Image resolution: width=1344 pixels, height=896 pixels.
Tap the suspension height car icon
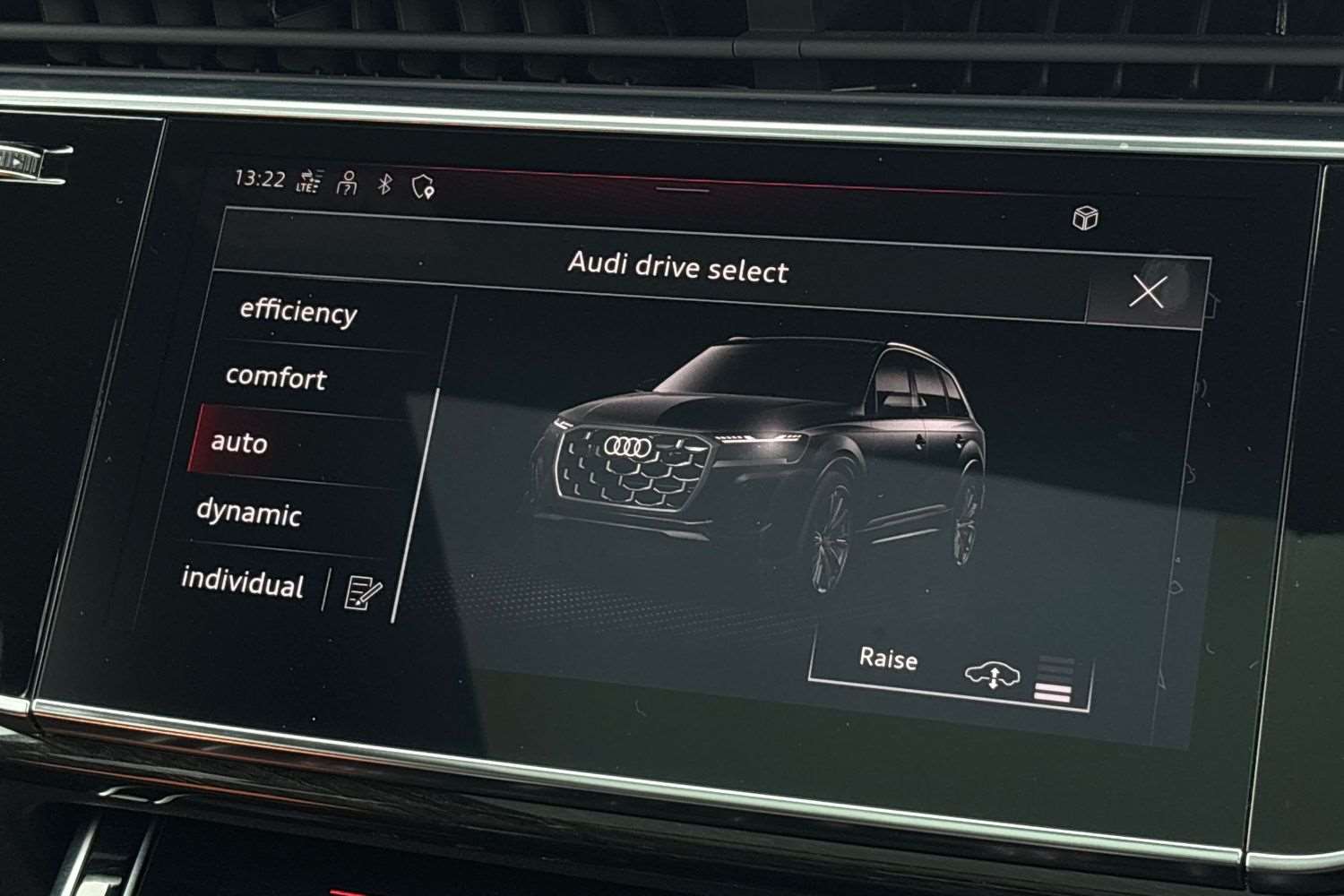993,676
